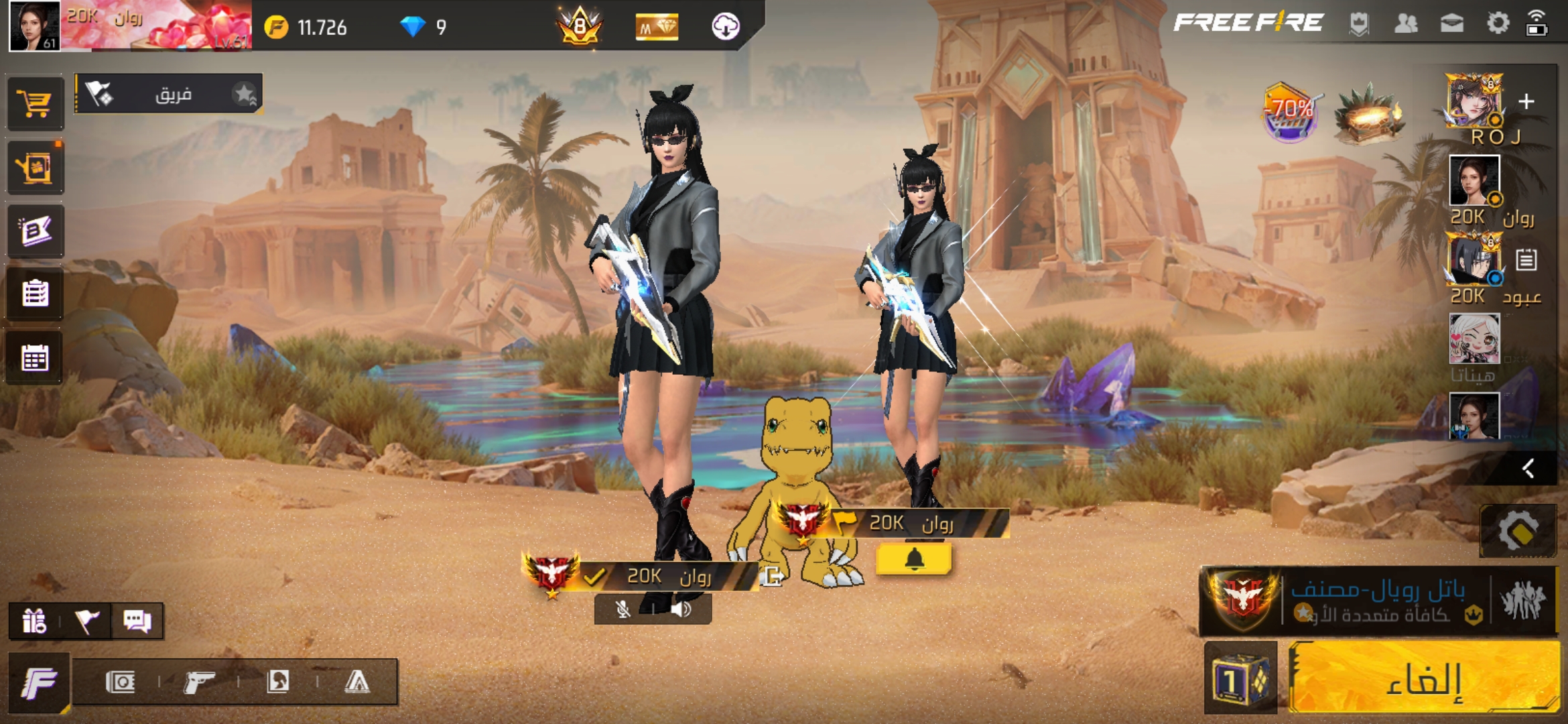The height and width of the screenshot is (724, 1568).
Task: Select friend ROJ's avatar
Action: pos(1474,101)
